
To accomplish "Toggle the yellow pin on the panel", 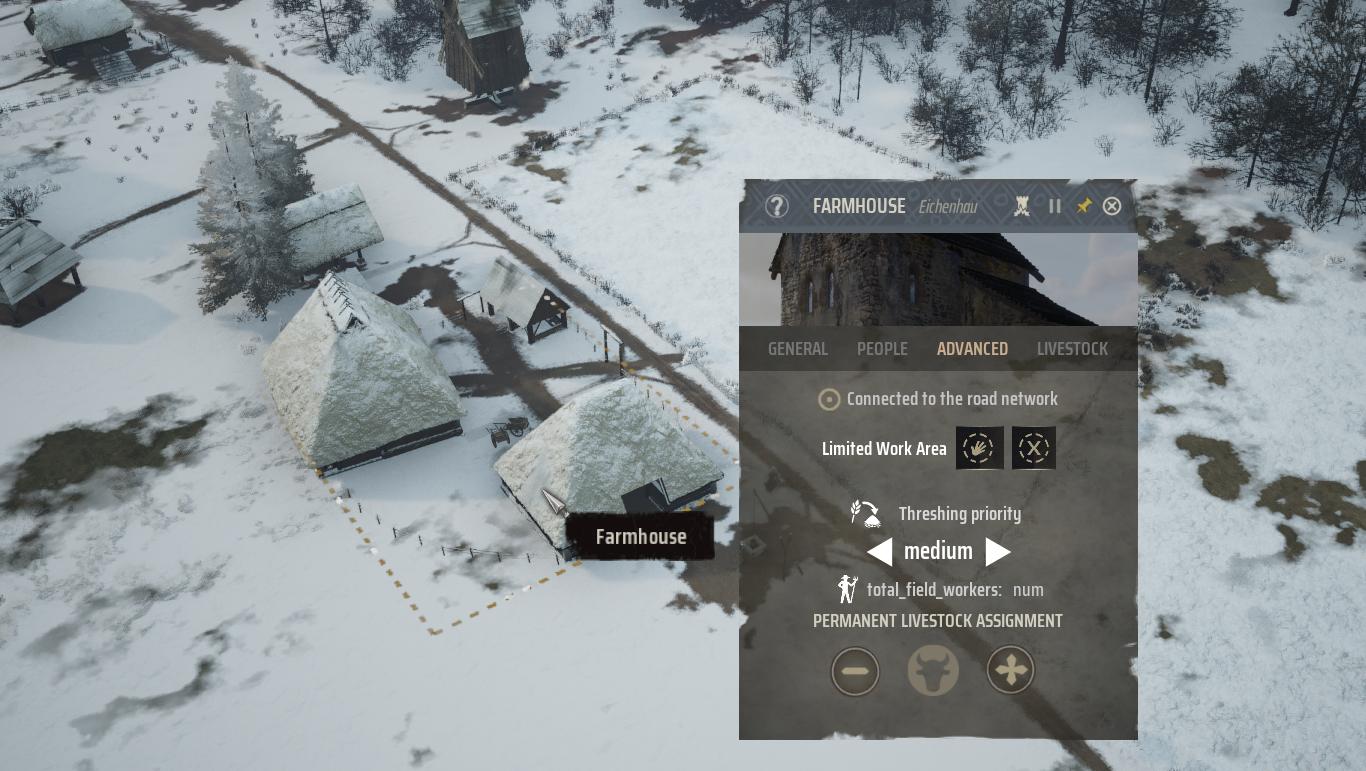I will tap(1084, 206).
